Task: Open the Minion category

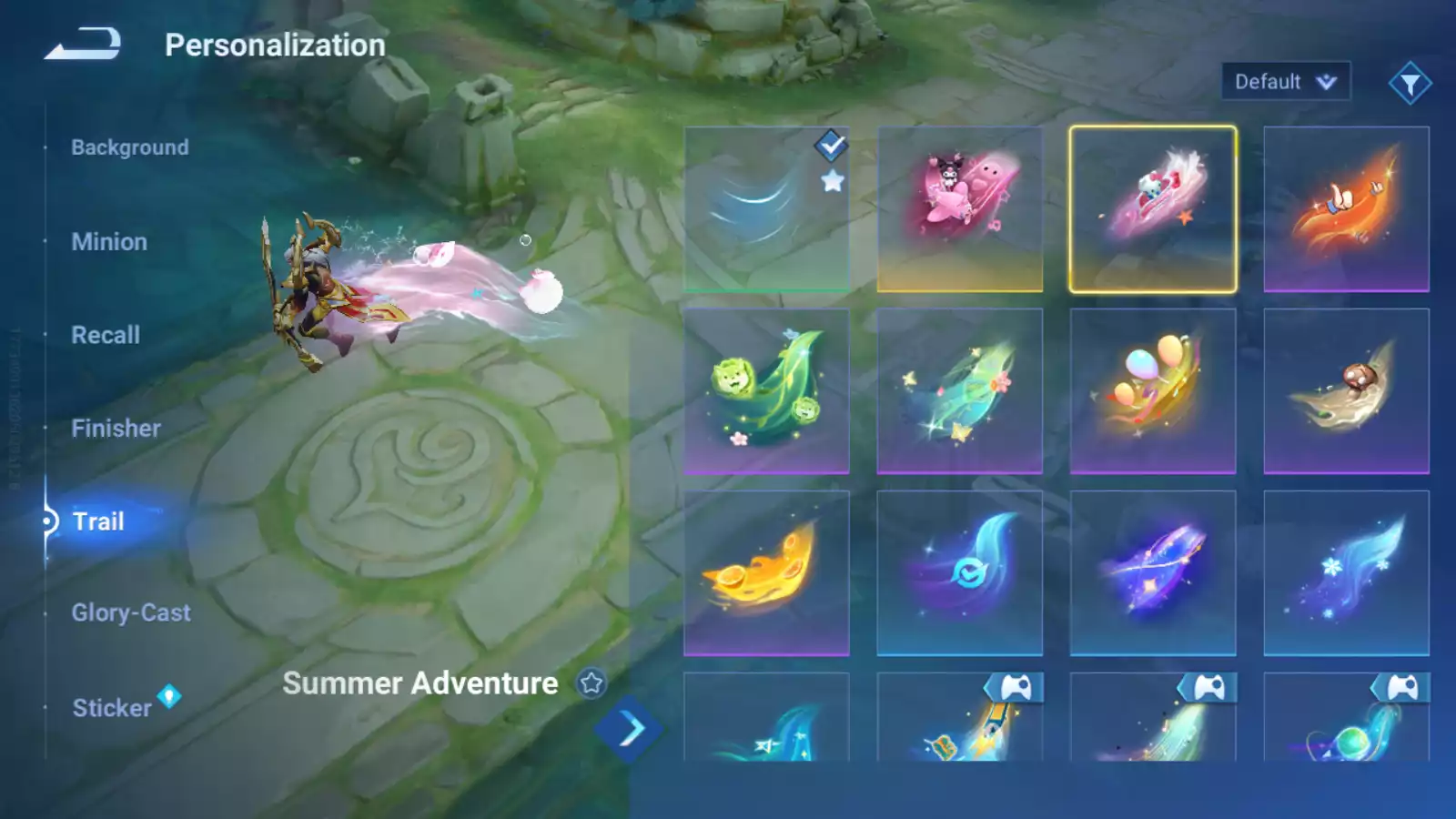Action: click(x=109, y=242)
